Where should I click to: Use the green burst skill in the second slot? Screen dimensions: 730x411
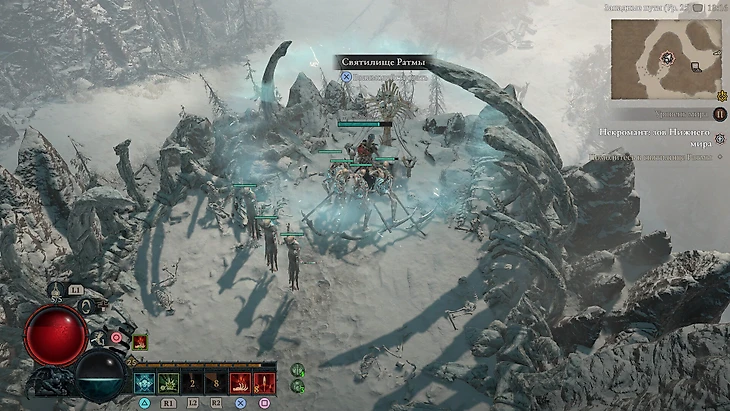pos(167,382)
